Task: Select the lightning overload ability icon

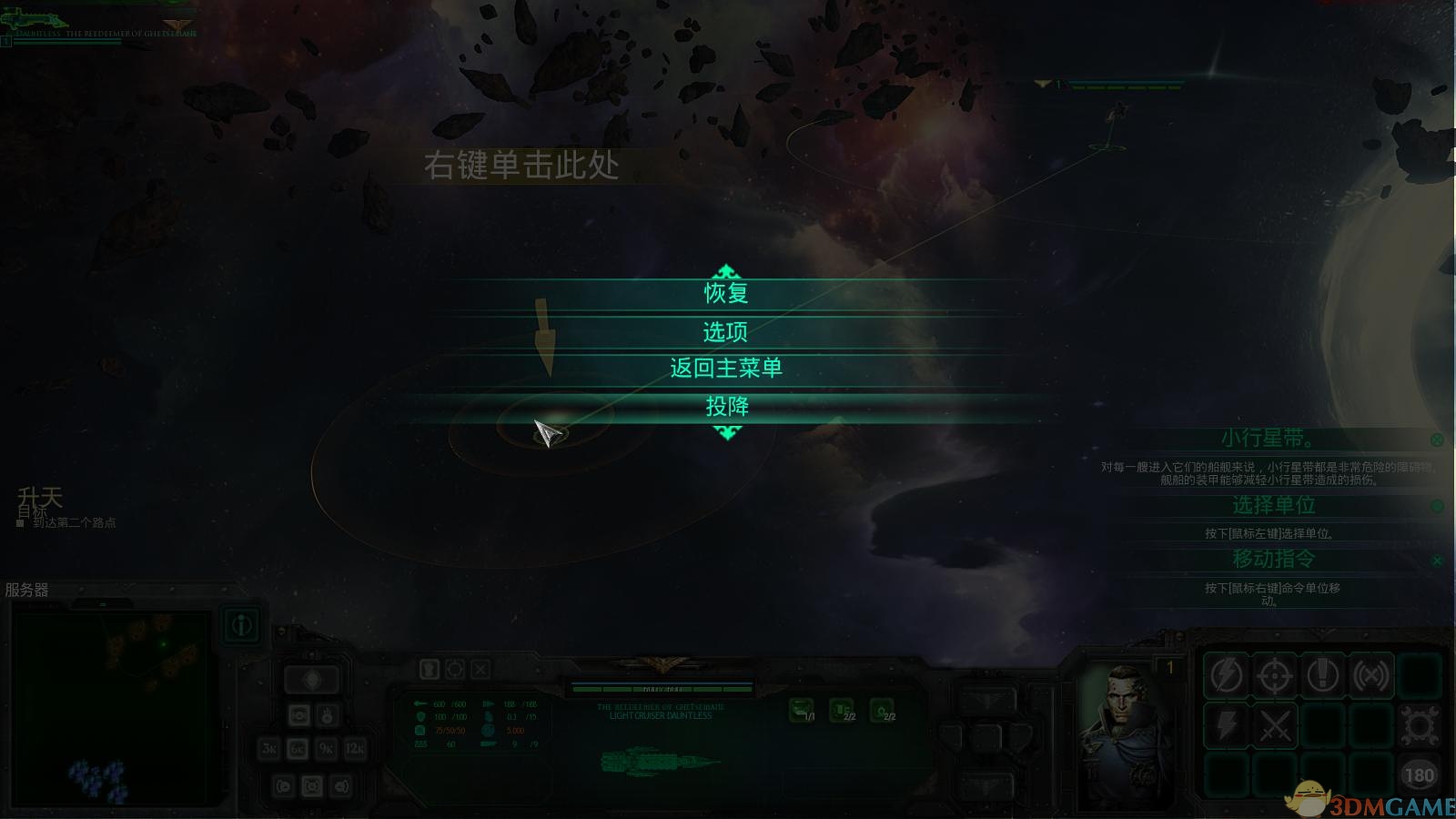Action: [x=1226, y=675]
